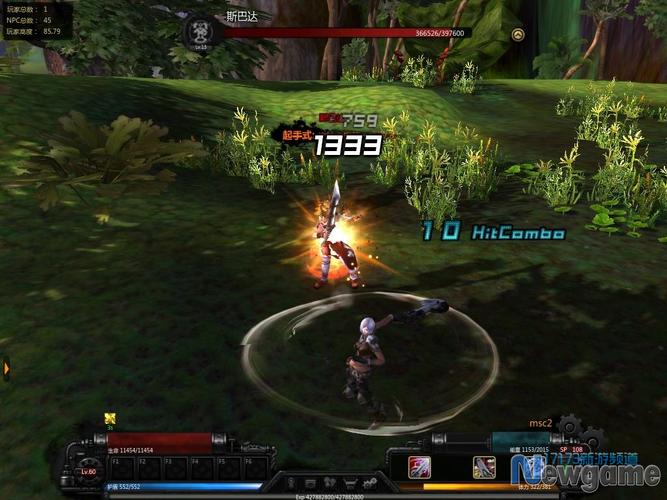Activate the red slash skill icon

419,466
